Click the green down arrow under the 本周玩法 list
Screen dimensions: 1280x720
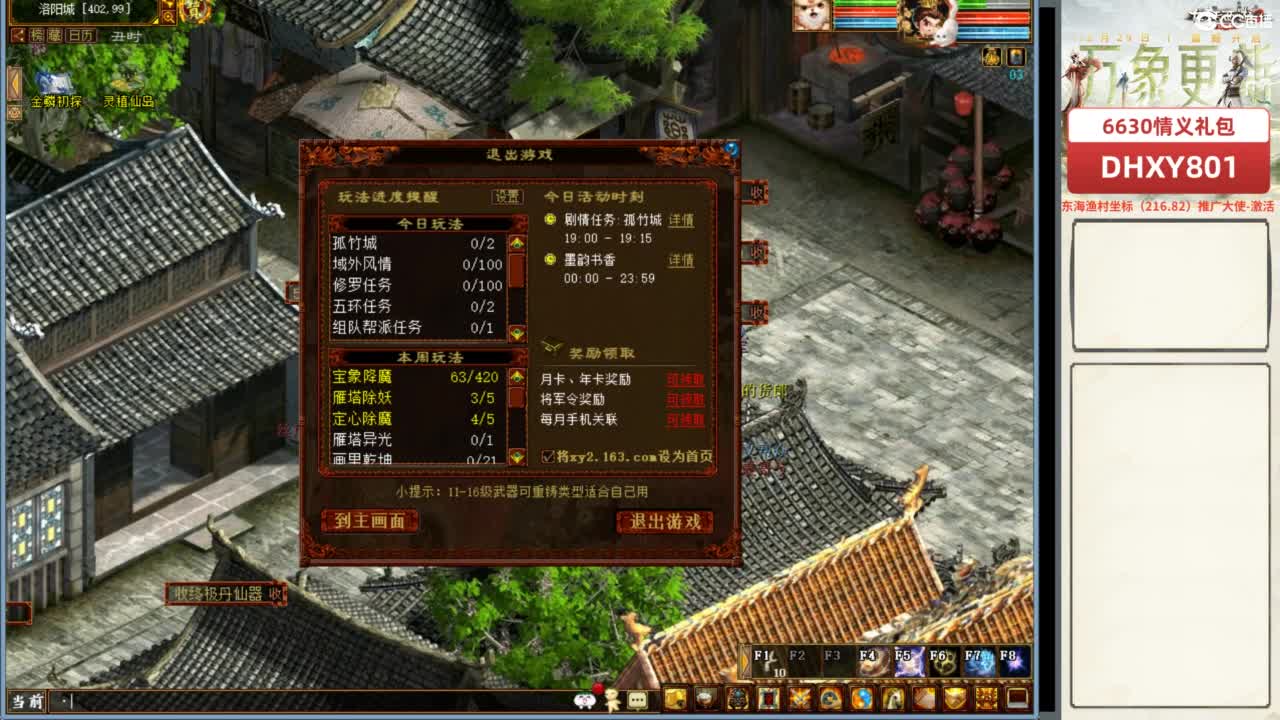click(x=517, y=455)
